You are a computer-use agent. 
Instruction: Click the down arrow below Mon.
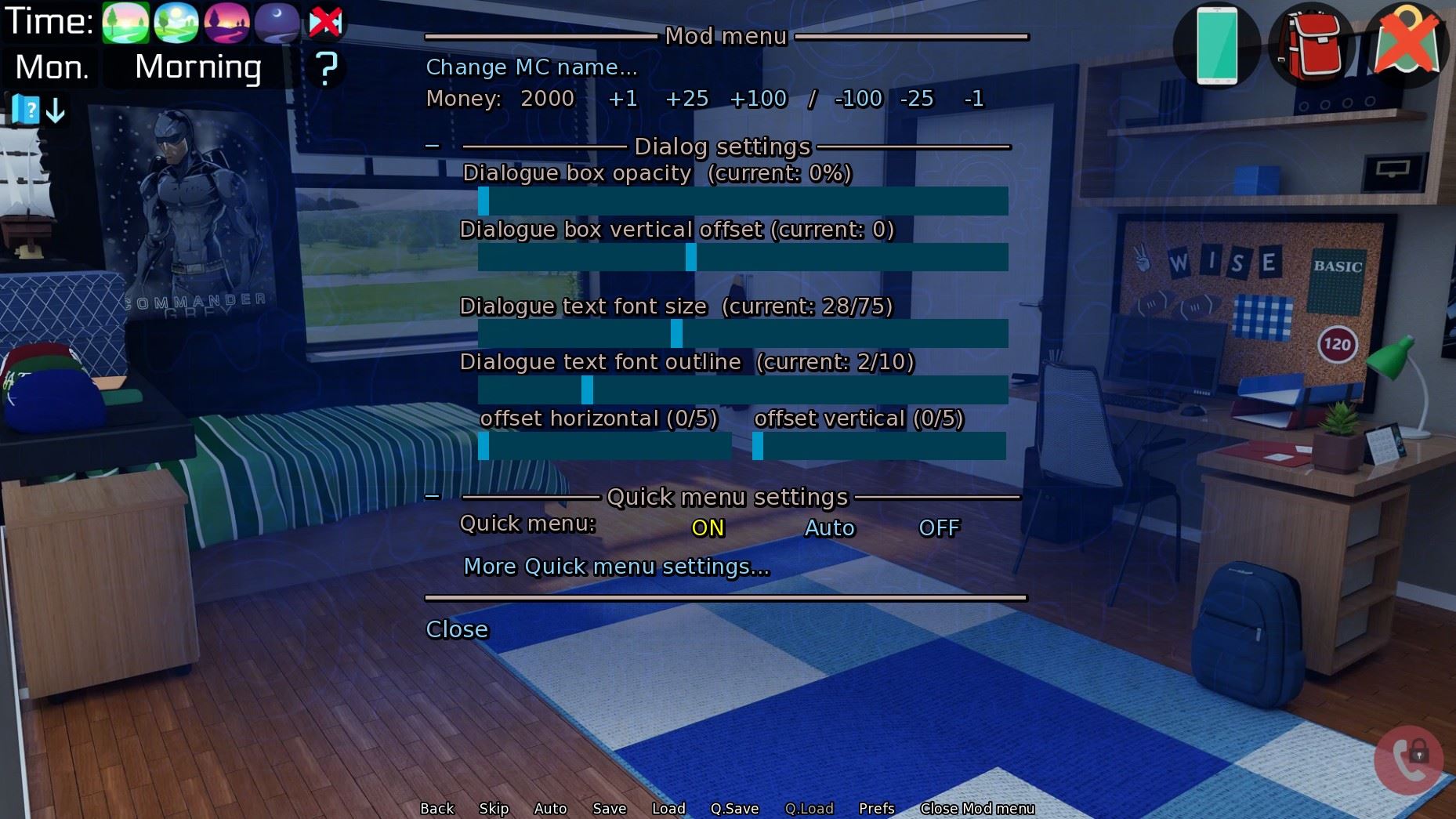pyautogui.click(x=53, y=111)
